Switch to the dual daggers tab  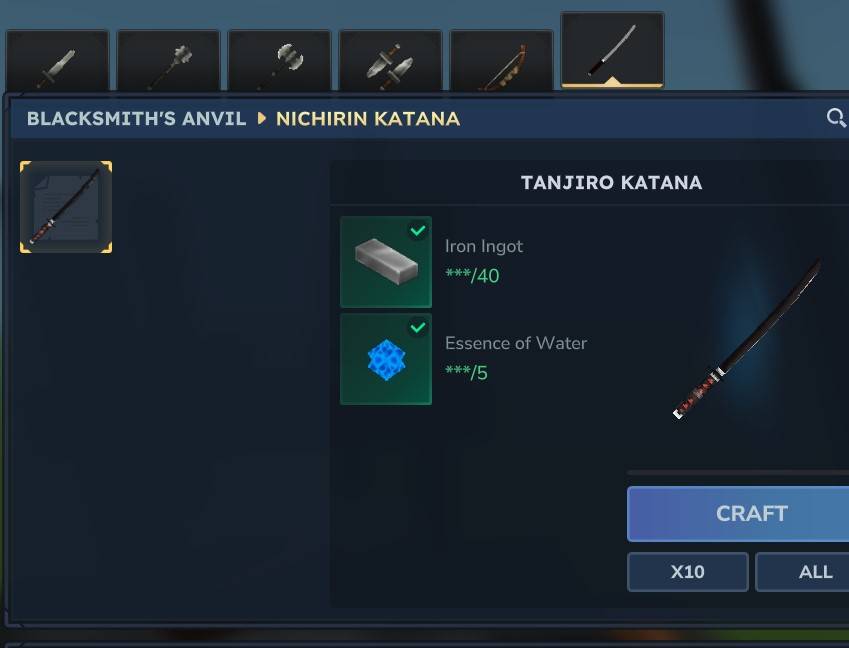390,62
